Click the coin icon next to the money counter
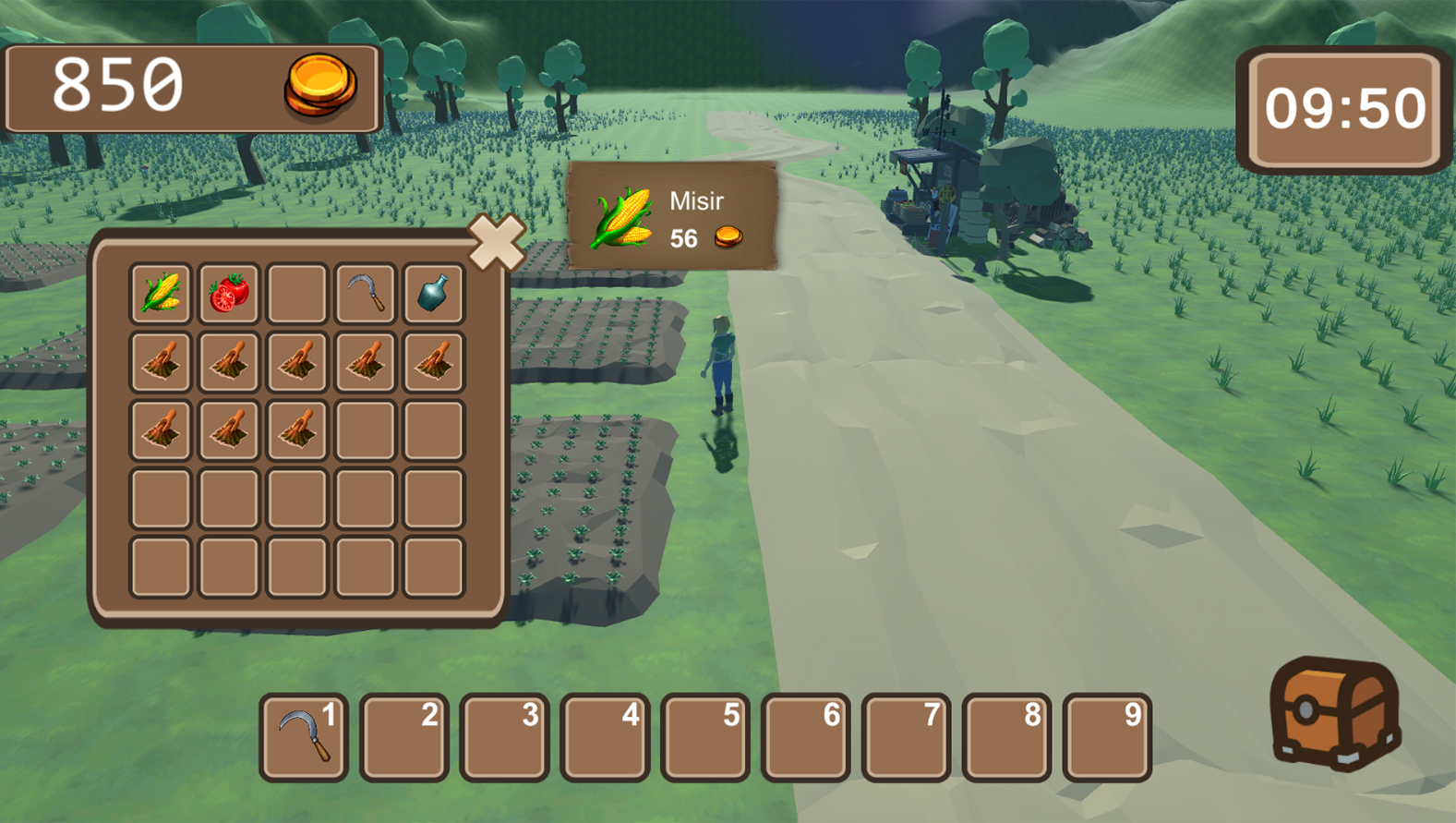 click(x=321, y=84)
